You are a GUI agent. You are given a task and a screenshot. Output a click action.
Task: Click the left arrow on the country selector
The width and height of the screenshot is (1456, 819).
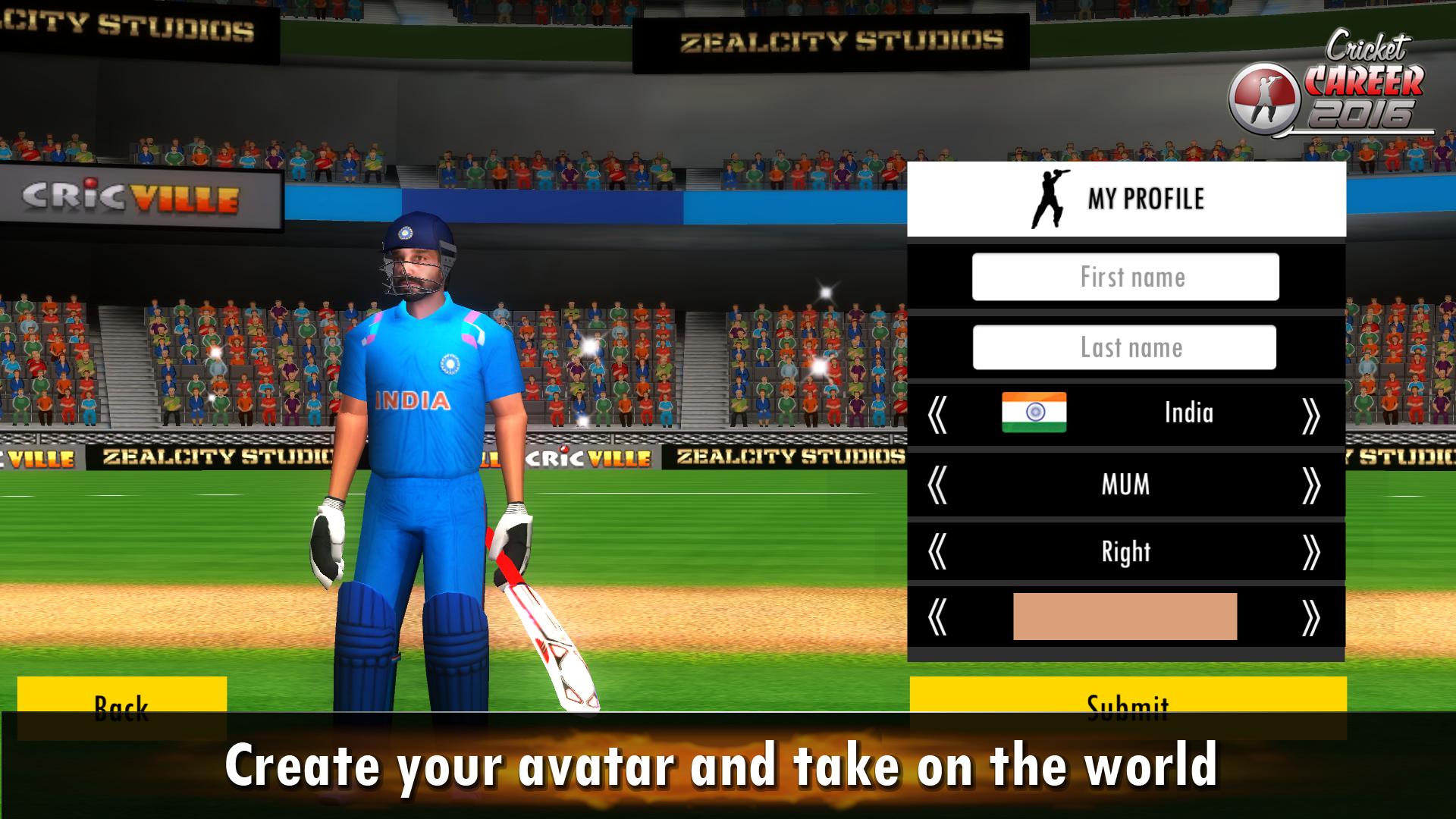coord(939,413)
